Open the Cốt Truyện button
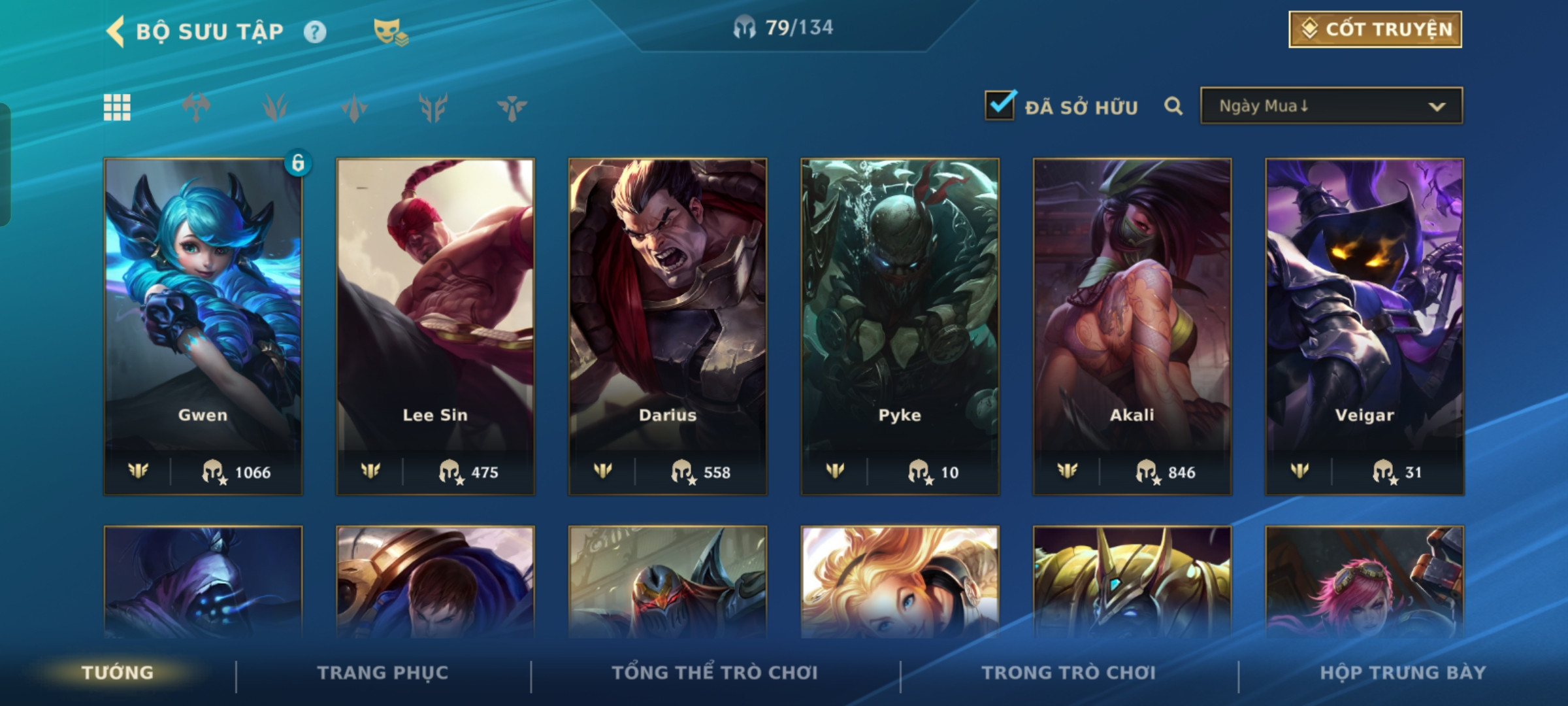Image resolution: width=1568 pixels, height=706 pixels. click(x=1375, y=29)
